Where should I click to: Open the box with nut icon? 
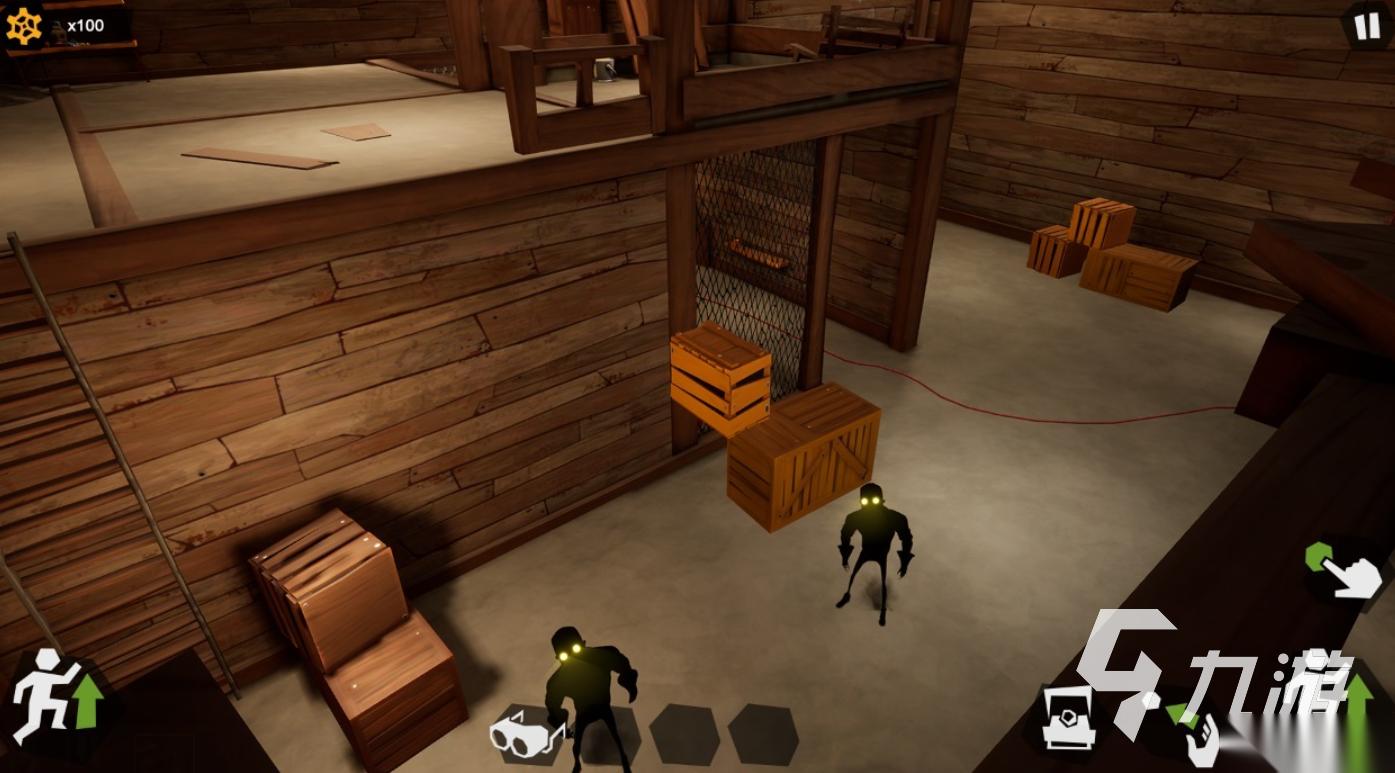(1069, 718)
